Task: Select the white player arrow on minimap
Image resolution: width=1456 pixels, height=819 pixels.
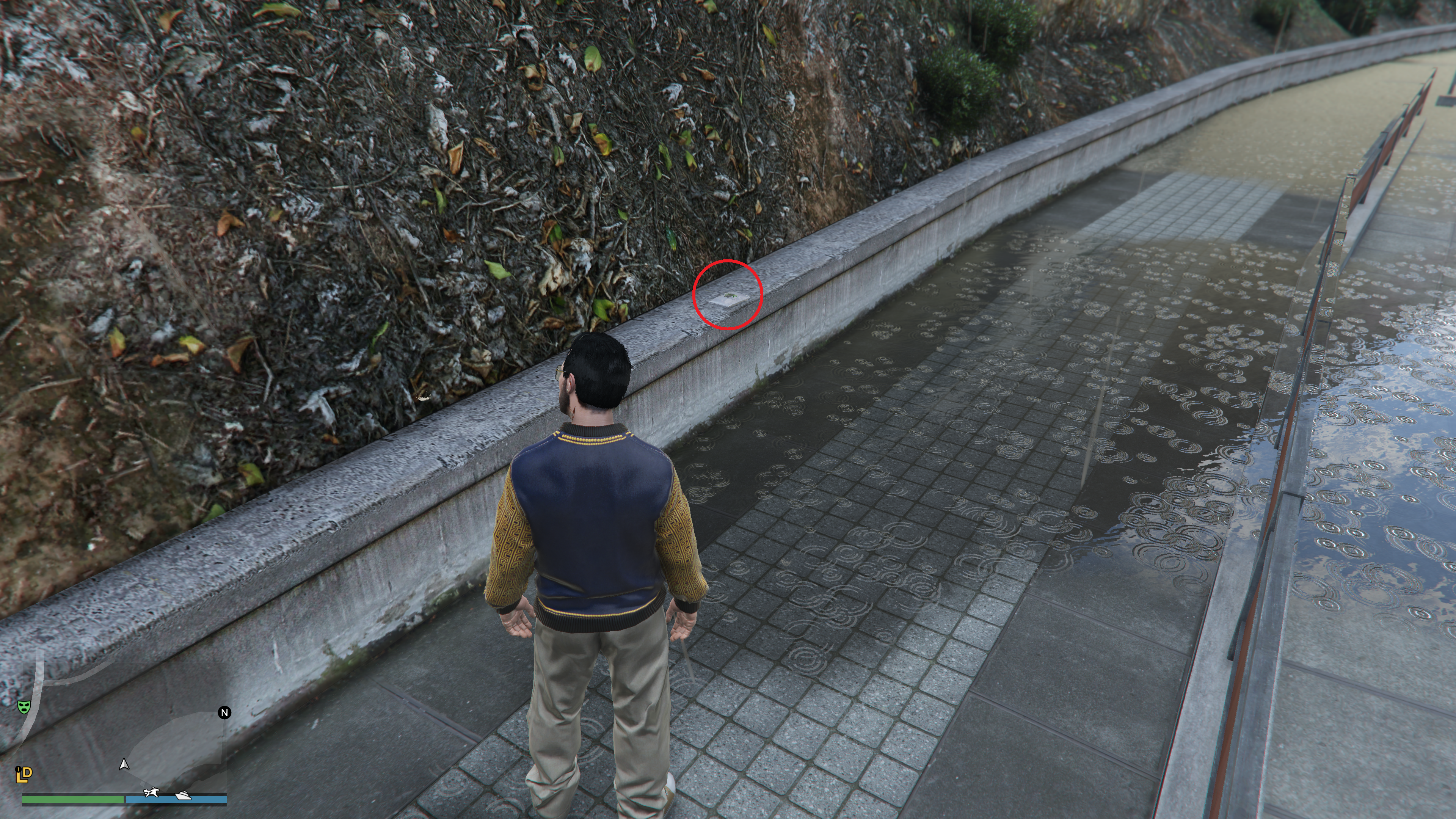Action: (124, 765)
